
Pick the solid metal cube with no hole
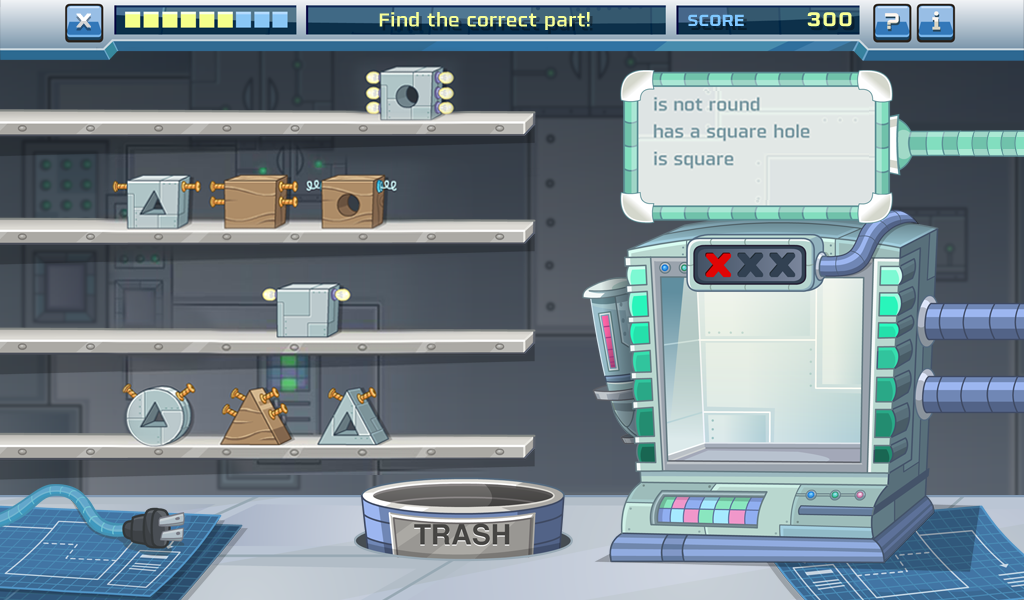point(307,310)
